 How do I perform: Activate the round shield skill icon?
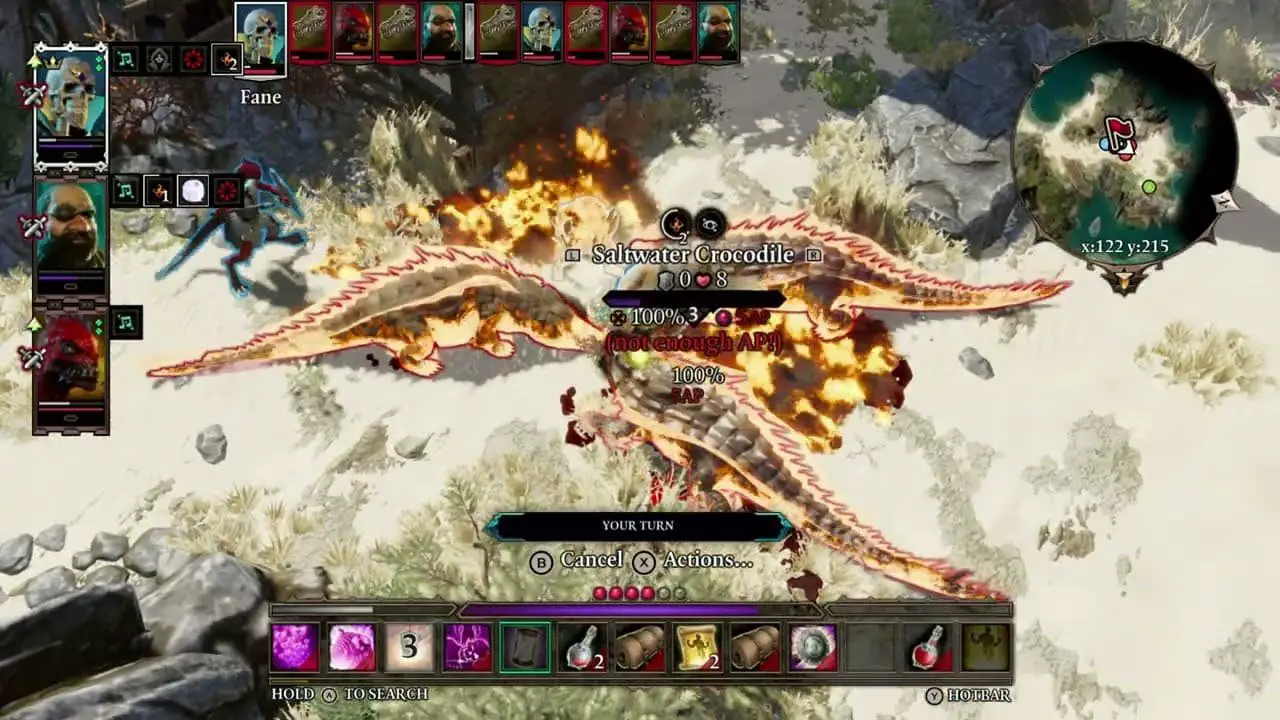click(x=813, y=648)
